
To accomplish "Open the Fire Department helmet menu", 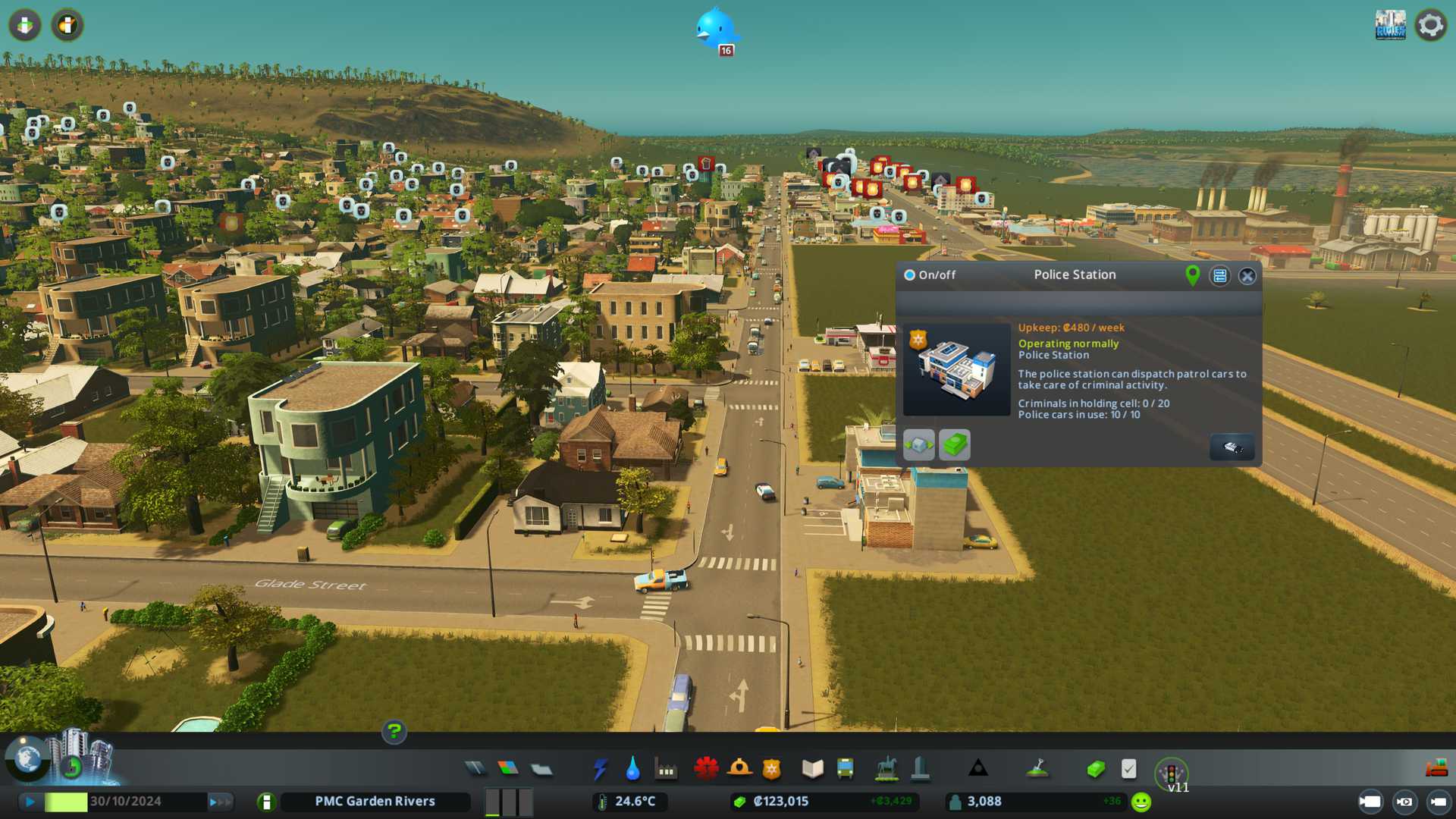I will 739,770.
